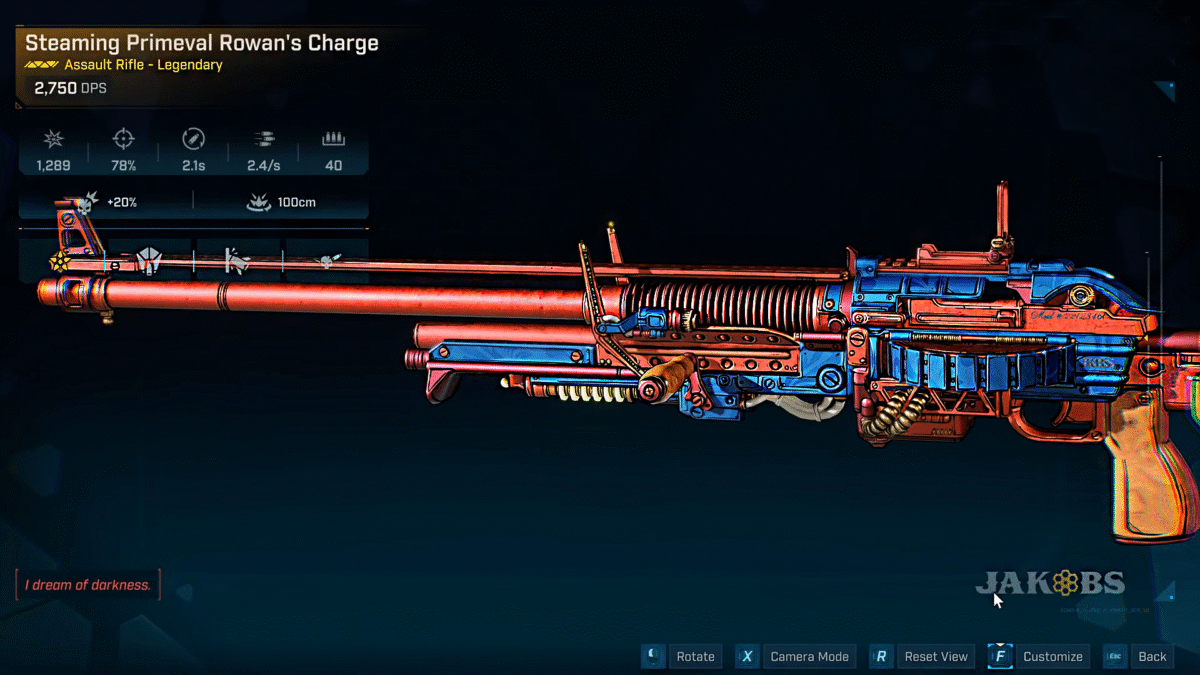
Task: Open the Camera Mode option
Action: tap(808, 657)
